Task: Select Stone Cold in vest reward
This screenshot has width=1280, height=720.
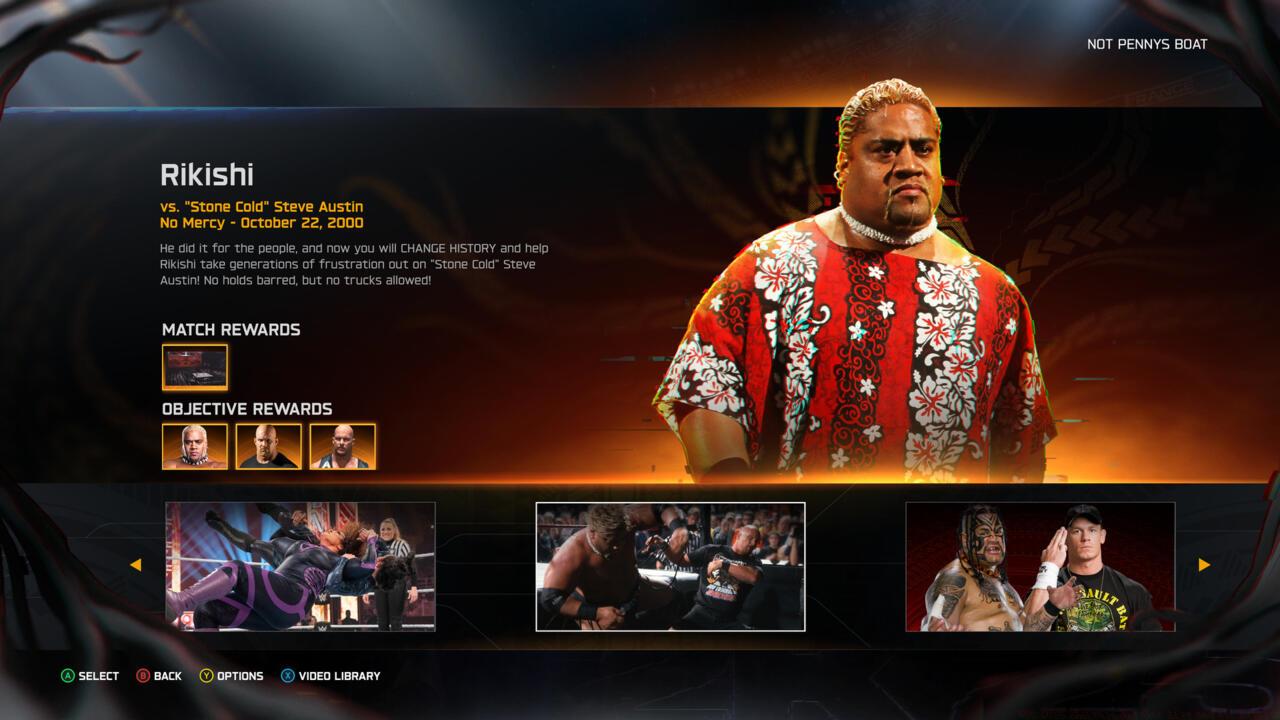Action: [x=343, y=446]
